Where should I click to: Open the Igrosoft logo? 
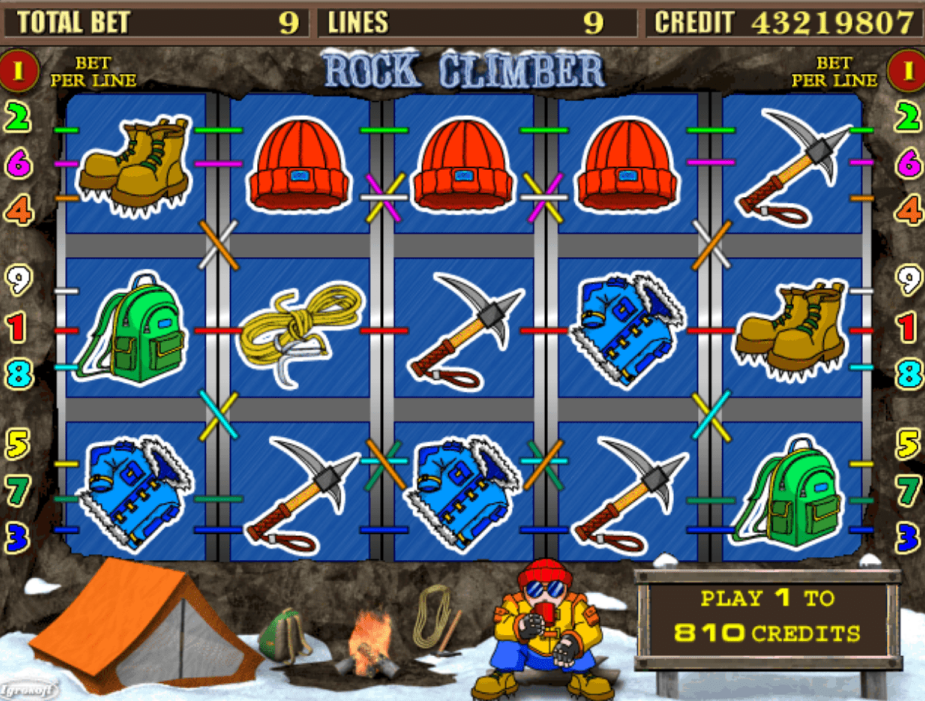pyautogui.click(x=28, y=689)
